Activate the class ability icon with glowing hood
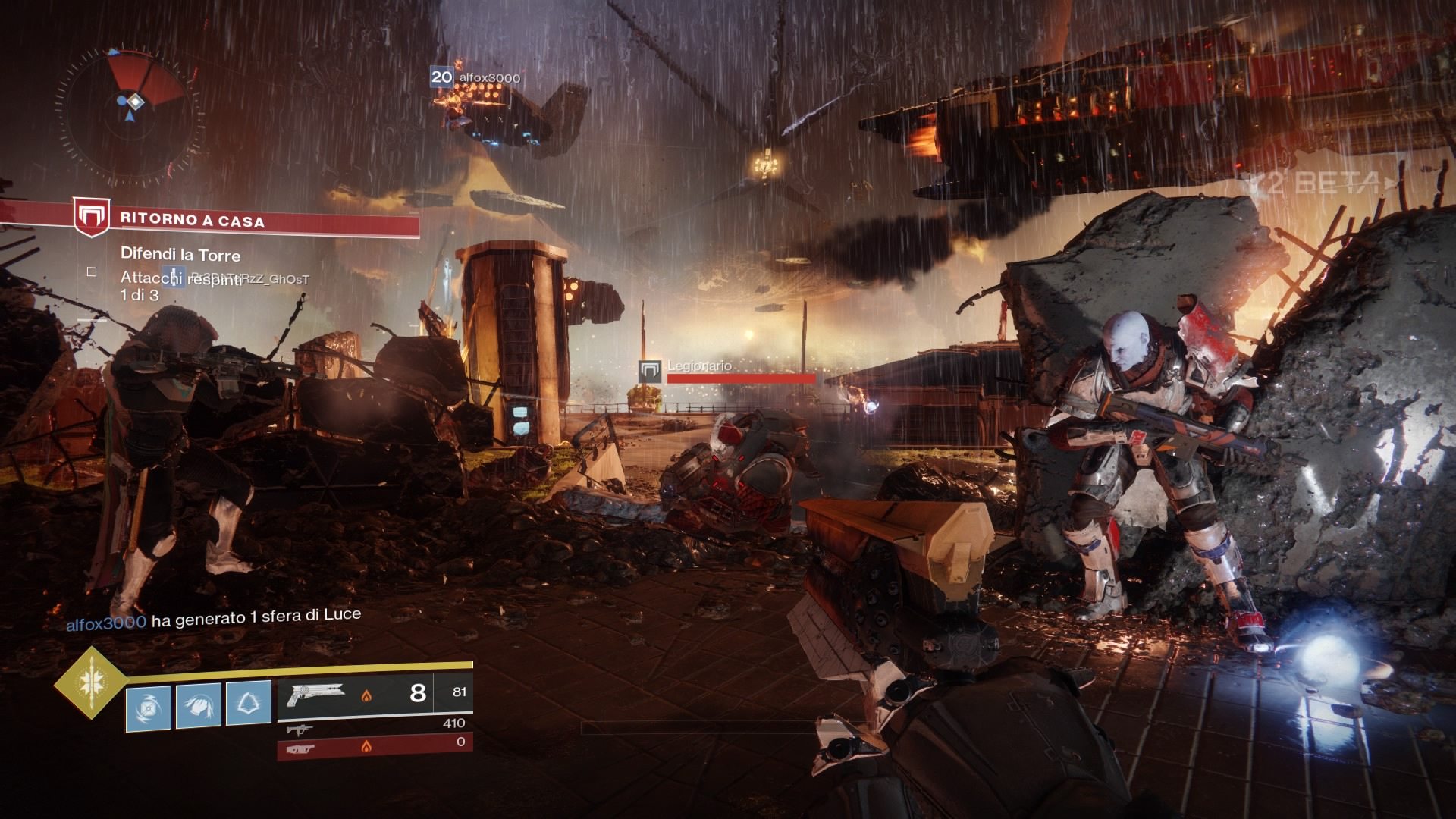Screen dimensions: 1456x819 (x=248, y=703)
